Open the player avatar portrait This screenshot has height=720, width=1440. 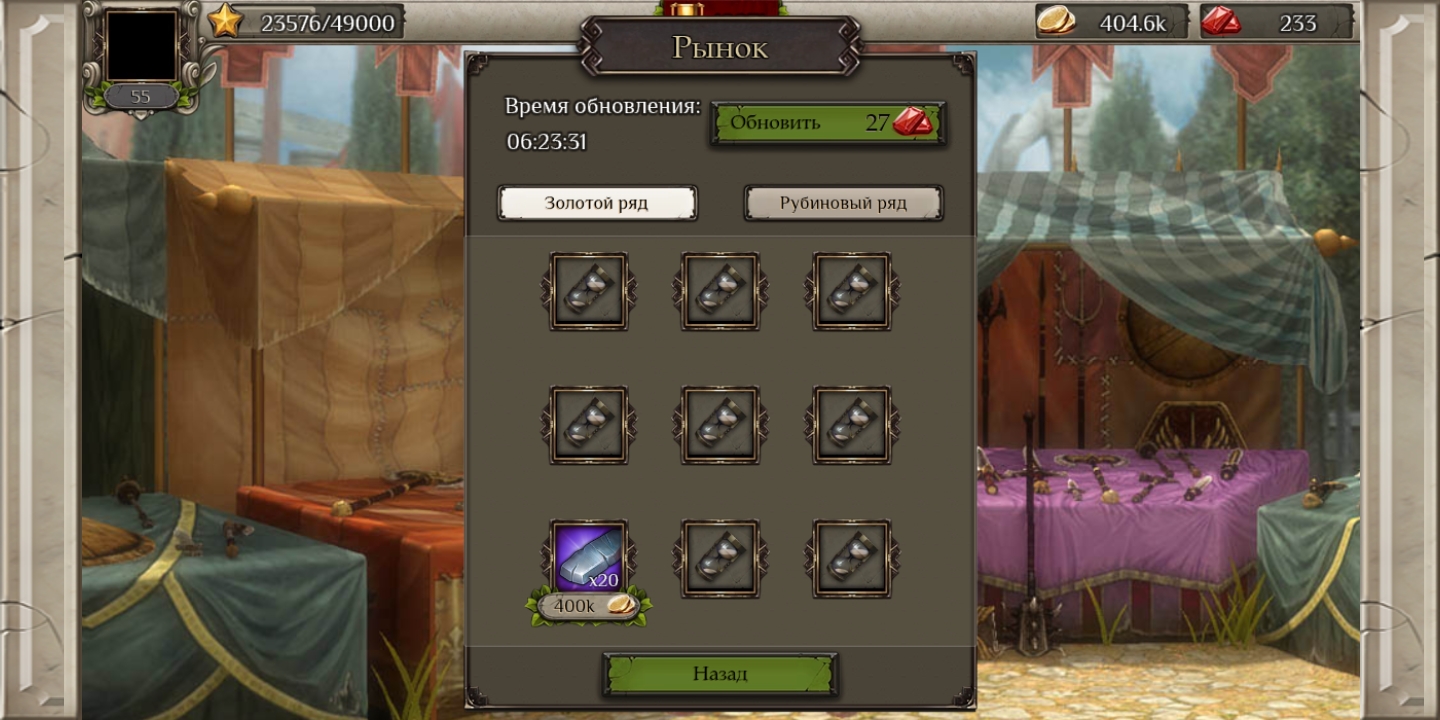coord(141,46)
